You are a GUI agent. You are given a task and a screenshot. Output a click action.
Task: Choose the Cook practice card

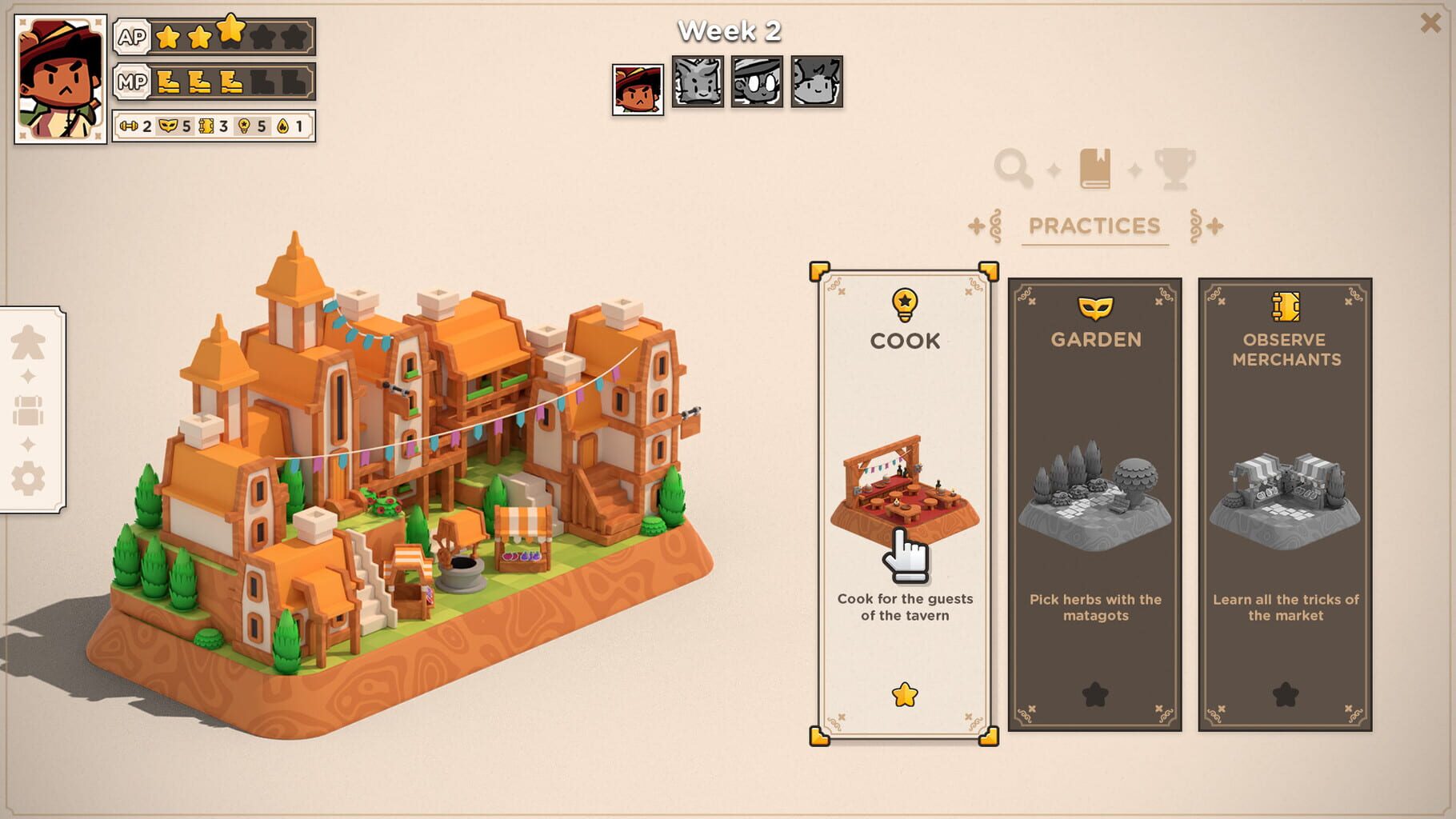click(x=904, y=504)
